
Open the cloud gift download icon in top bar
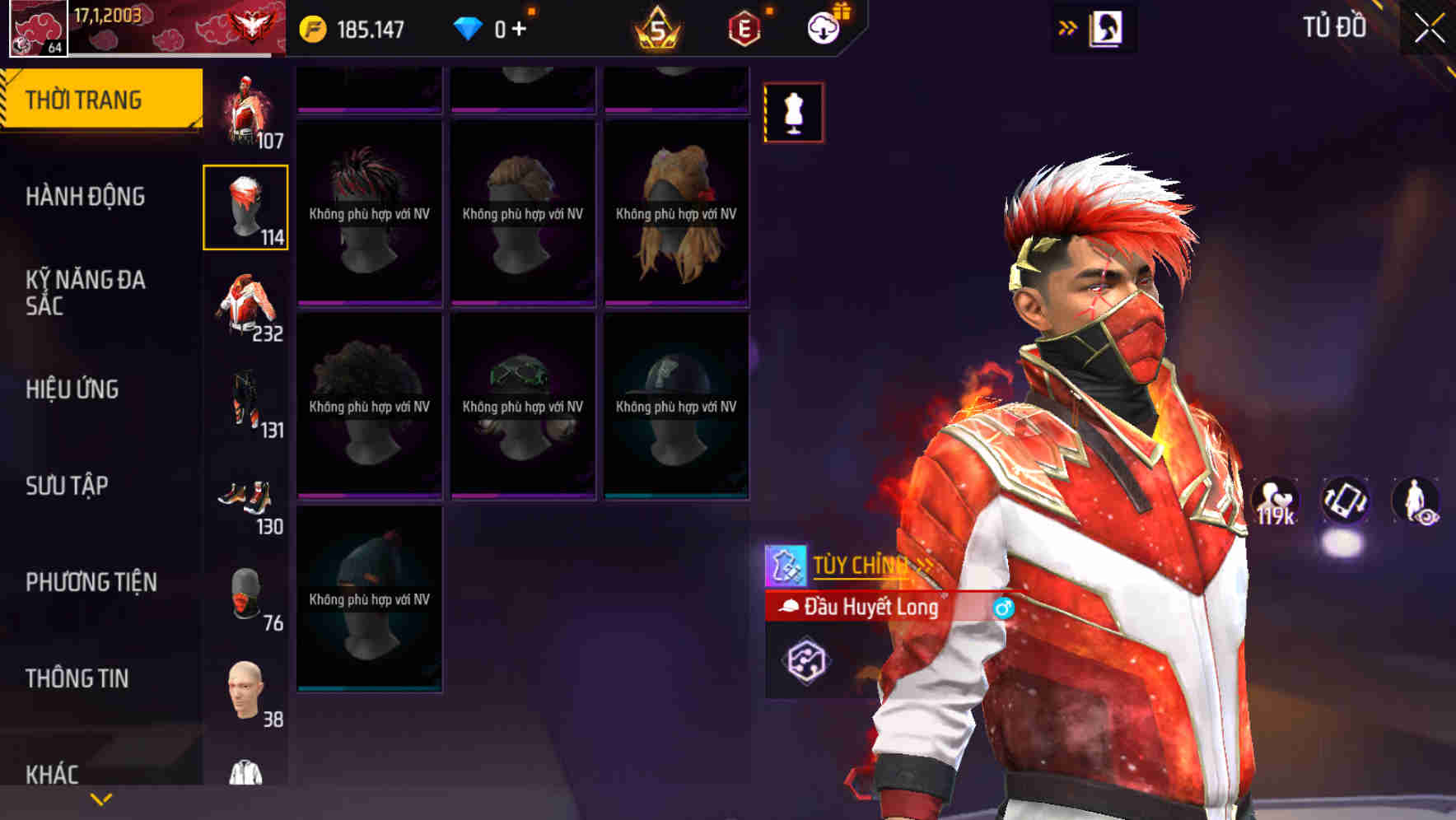(x=822, y=27)
